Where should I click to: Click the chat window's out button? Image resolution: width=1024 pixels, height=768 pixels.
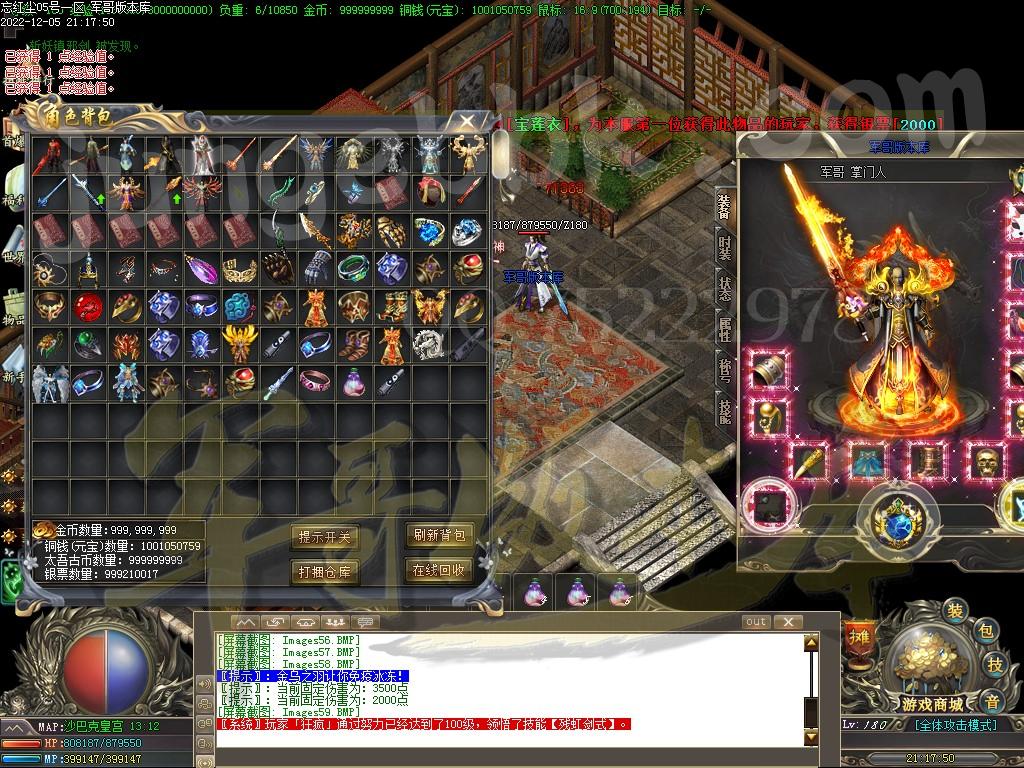pos(756,622)
